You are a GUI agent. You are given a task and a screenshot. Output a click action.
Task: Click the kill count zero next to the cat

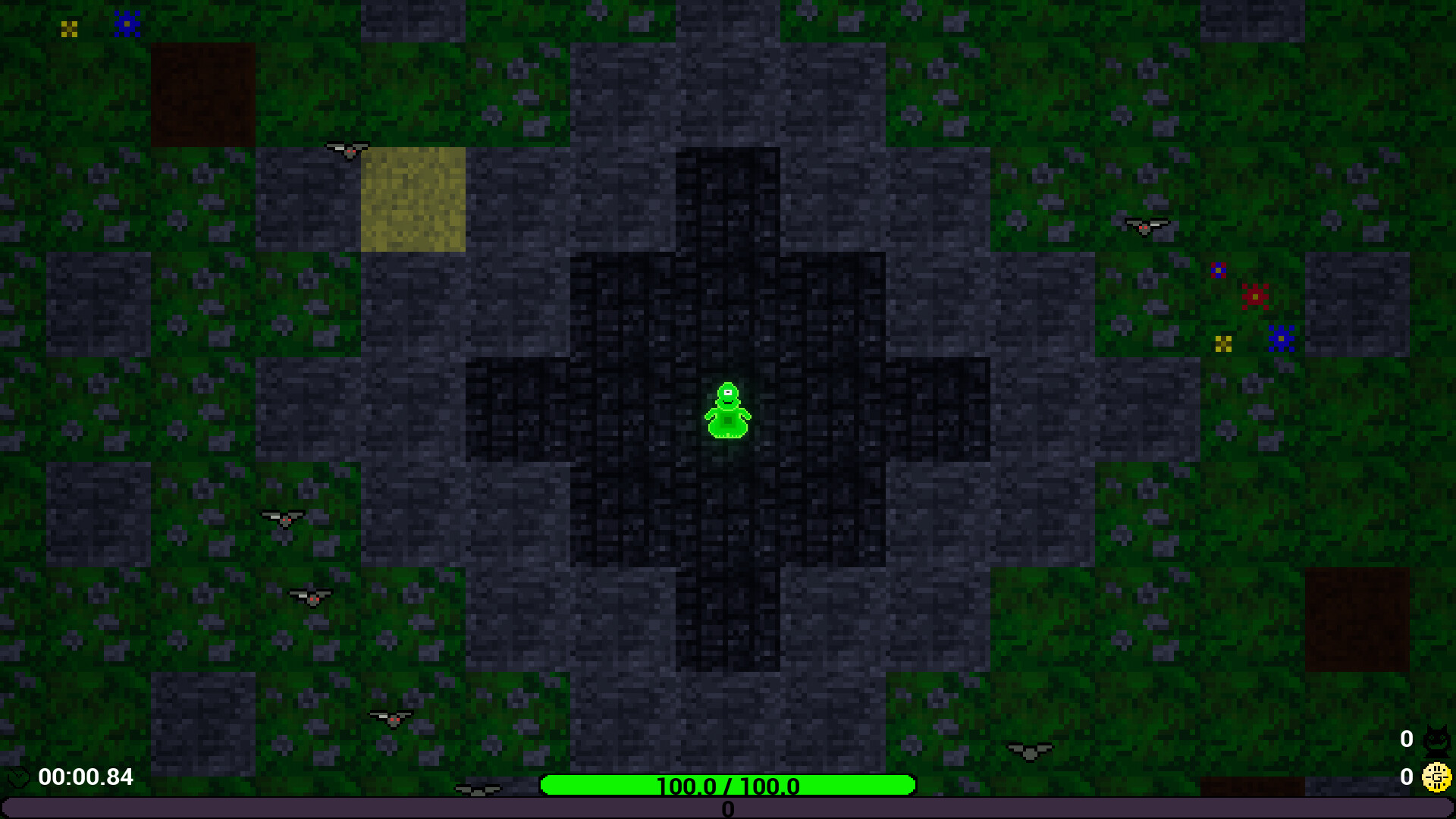pyautogui.click(x=1407, y=737)
